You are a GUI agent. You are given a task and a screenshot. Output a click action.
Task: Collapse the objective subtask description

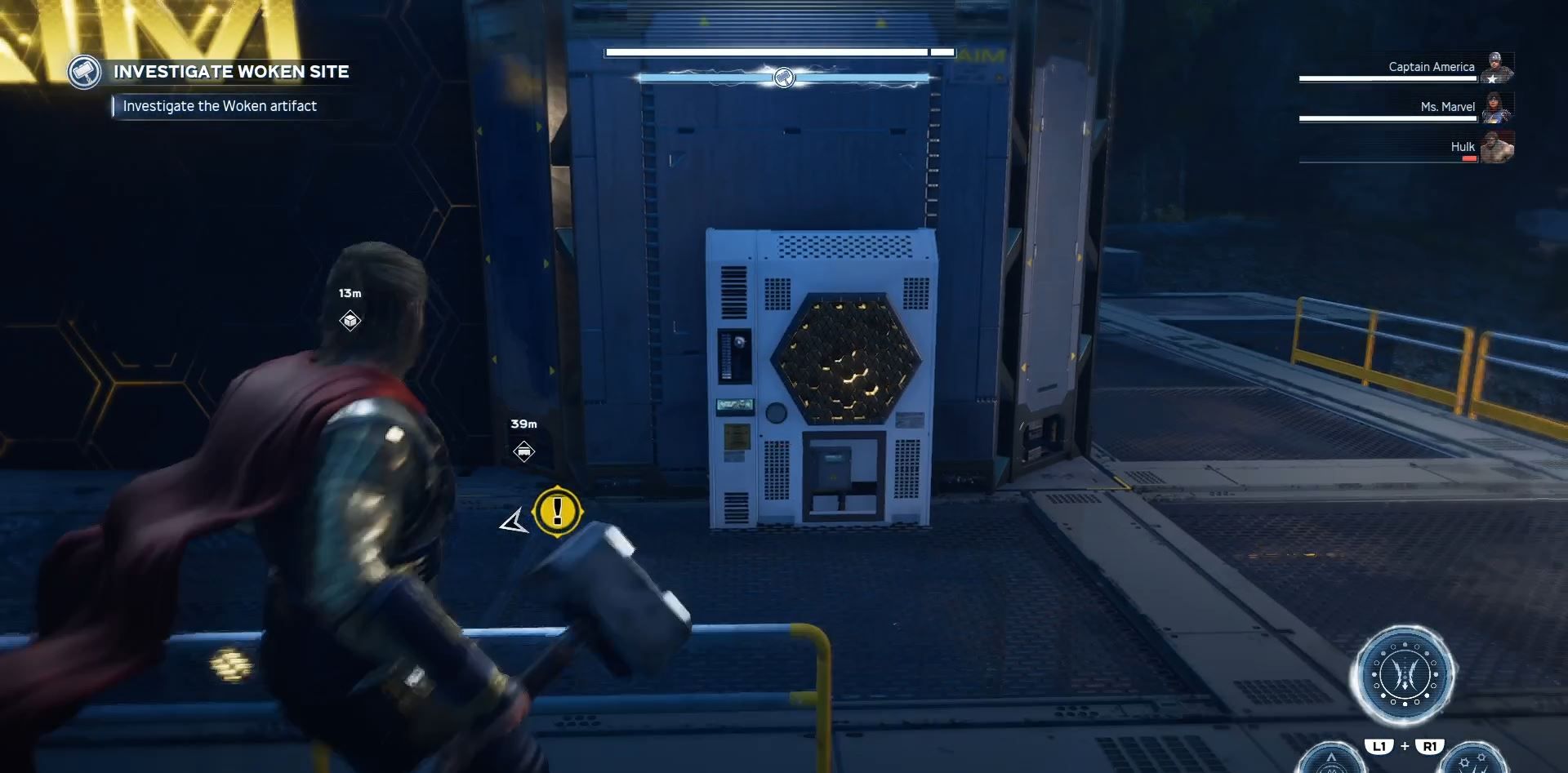(219, 105)
